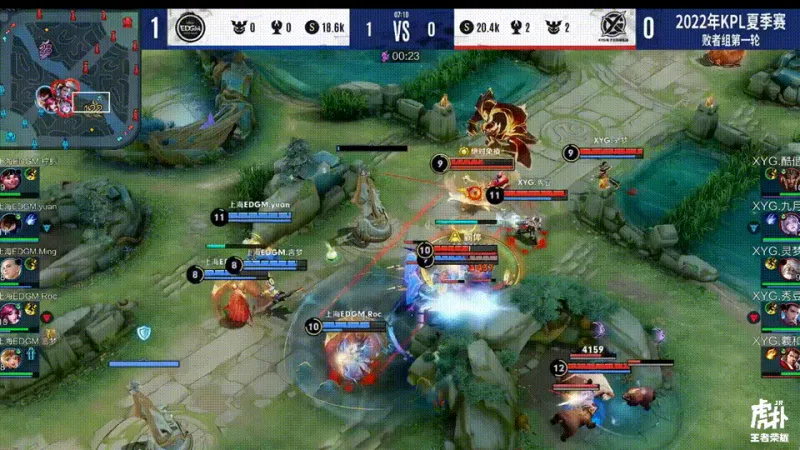Select XYG.灵梦's hero portrait
The width and height of the screenshot is (800, 450).
[787, 269]
